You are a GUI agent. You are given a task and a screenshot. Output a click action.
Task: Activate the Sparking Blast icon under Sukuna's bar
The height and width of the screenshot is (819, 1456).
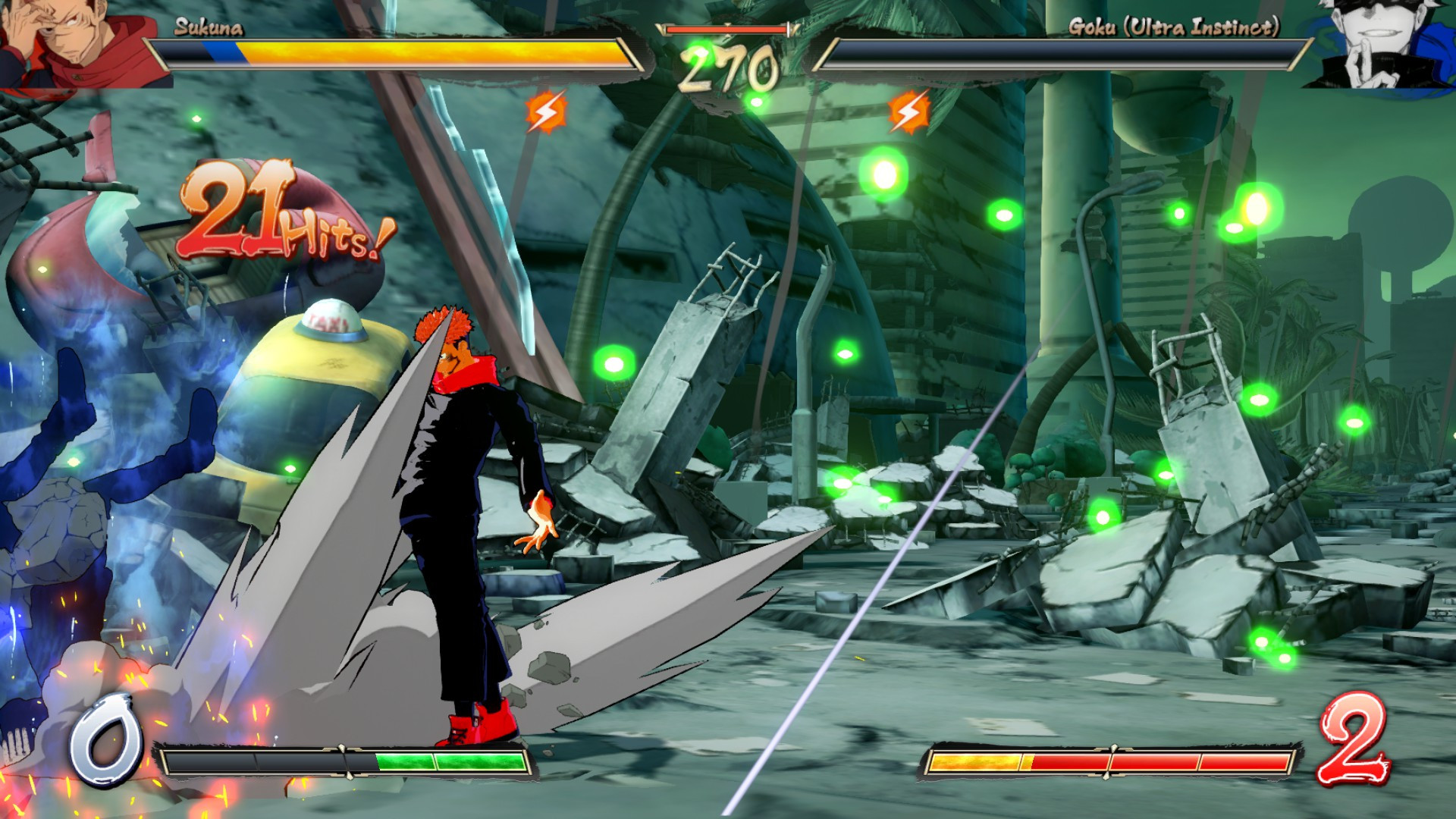click(x=545, y=112)
